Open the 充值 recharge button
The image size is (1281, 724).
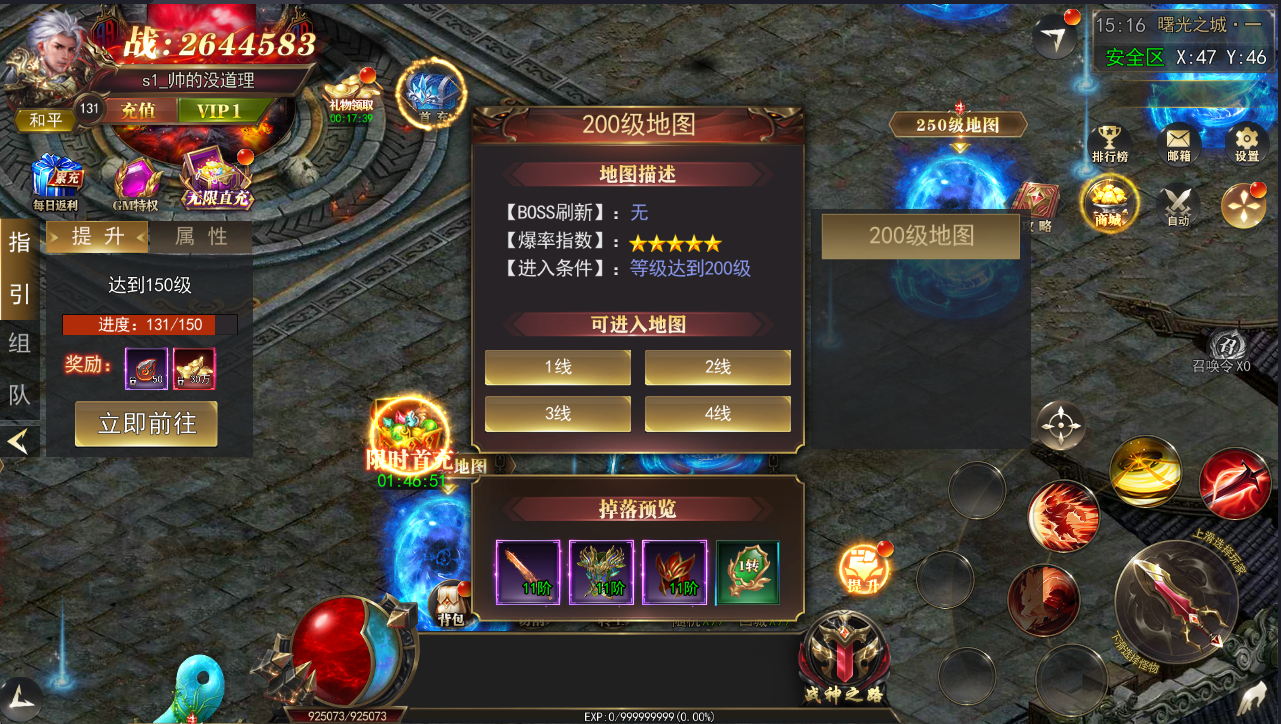[x=138, y=110]
